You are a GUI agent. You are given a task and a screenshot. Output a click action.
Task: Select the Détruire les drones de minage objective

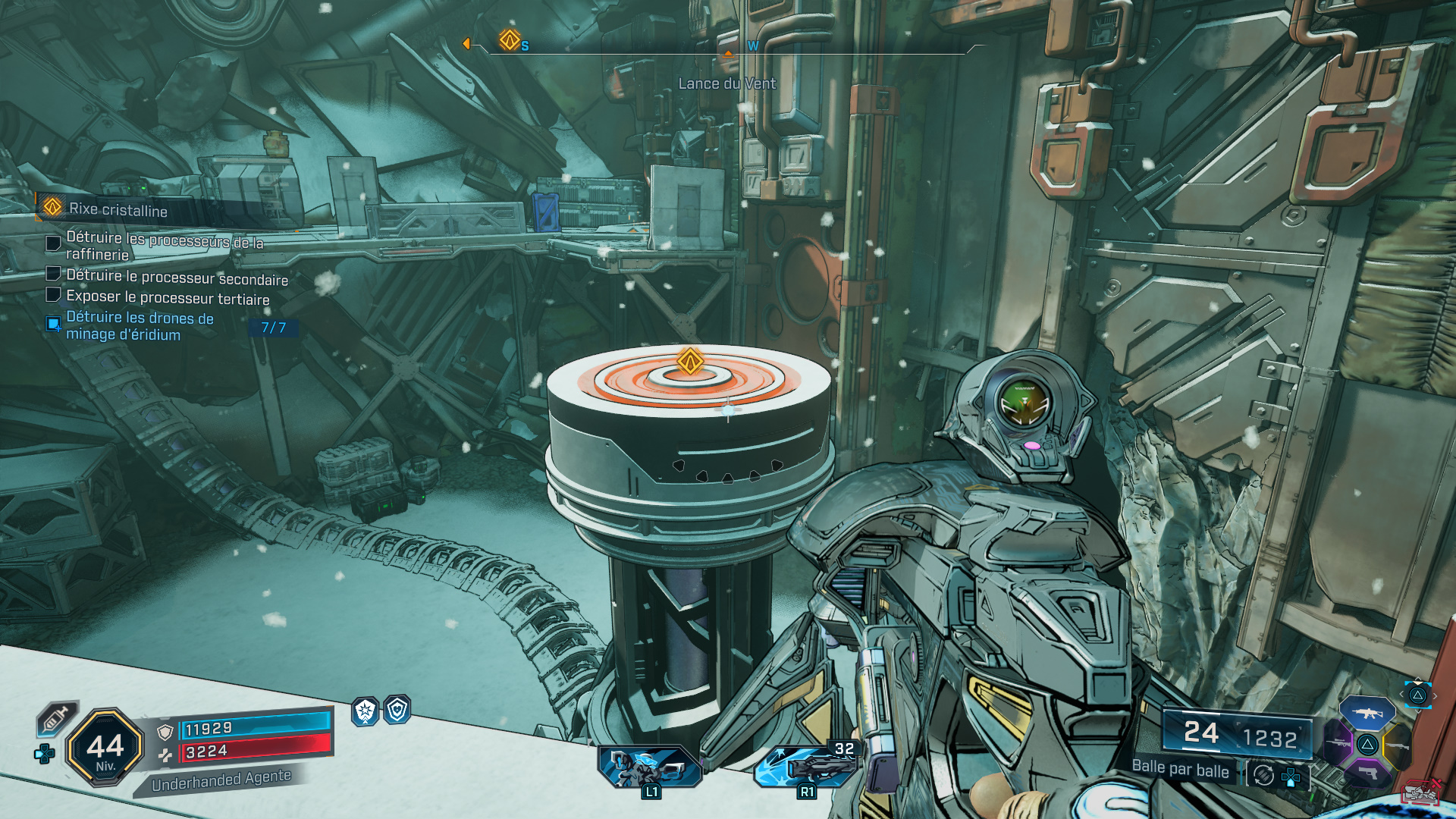[140, 326]
